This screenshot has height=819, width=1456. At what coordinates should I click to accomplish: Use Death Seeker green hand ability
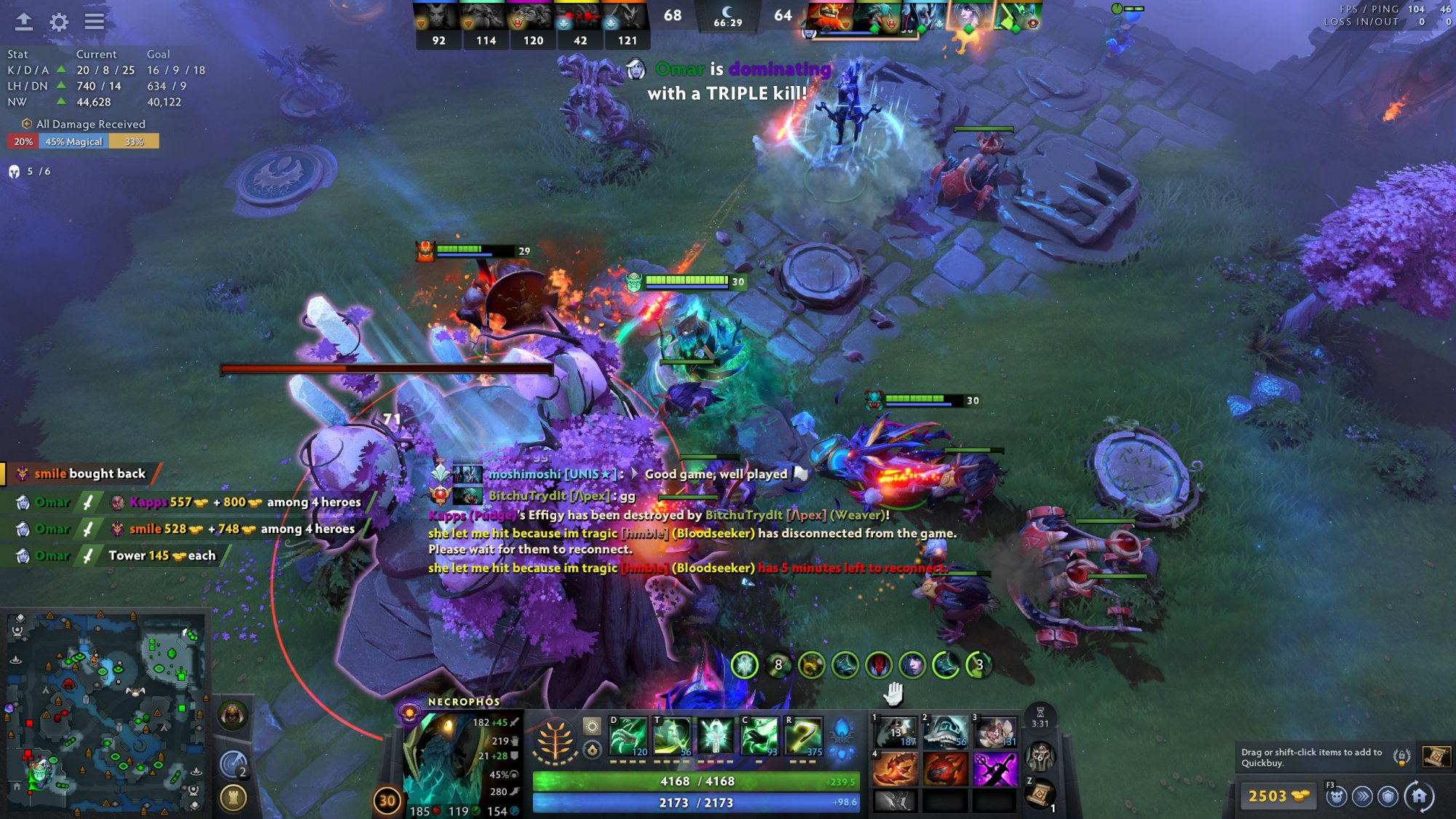point(759,736)
